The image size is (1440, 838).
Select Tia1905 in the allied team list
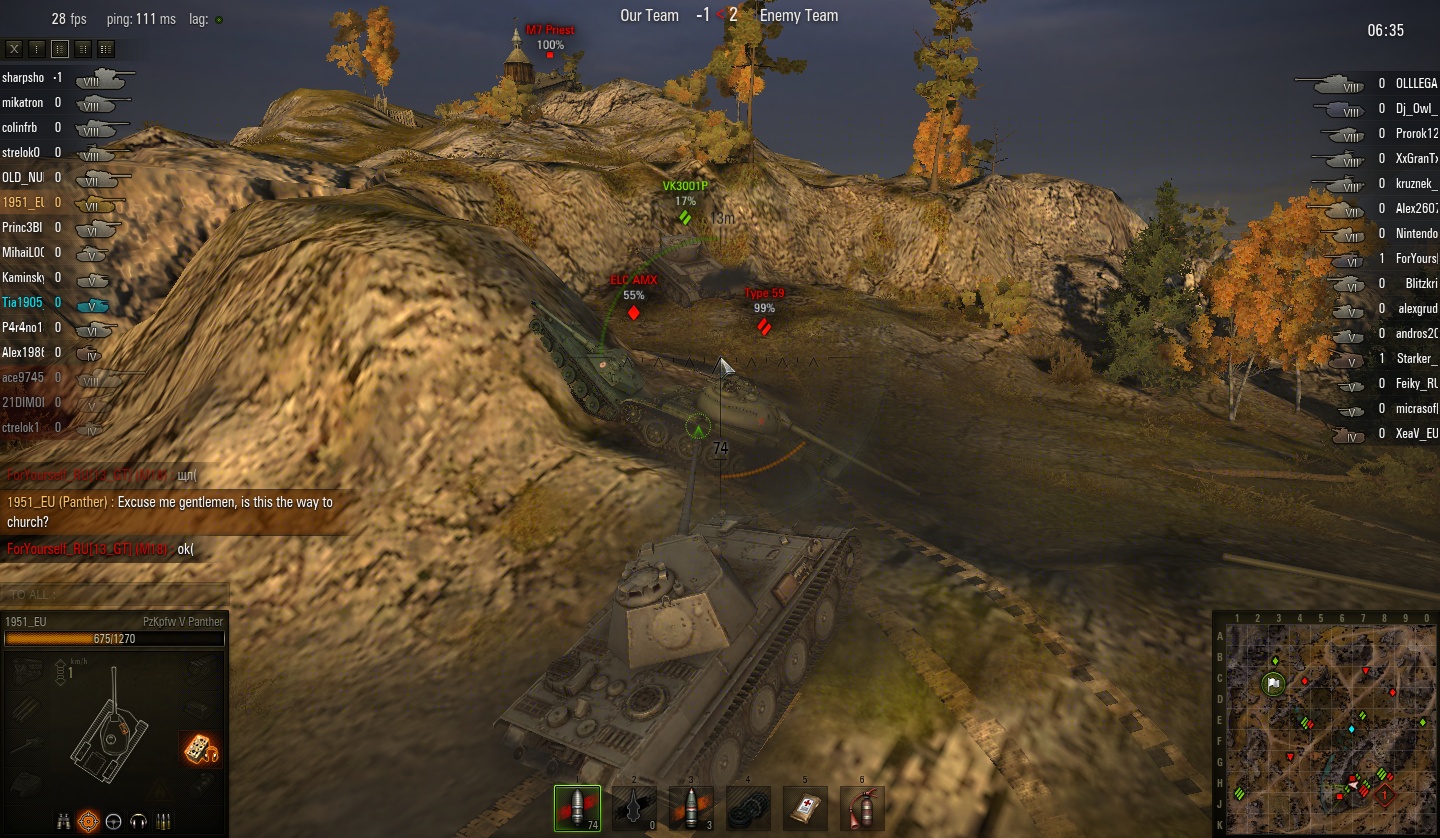[x=23, y=302]
